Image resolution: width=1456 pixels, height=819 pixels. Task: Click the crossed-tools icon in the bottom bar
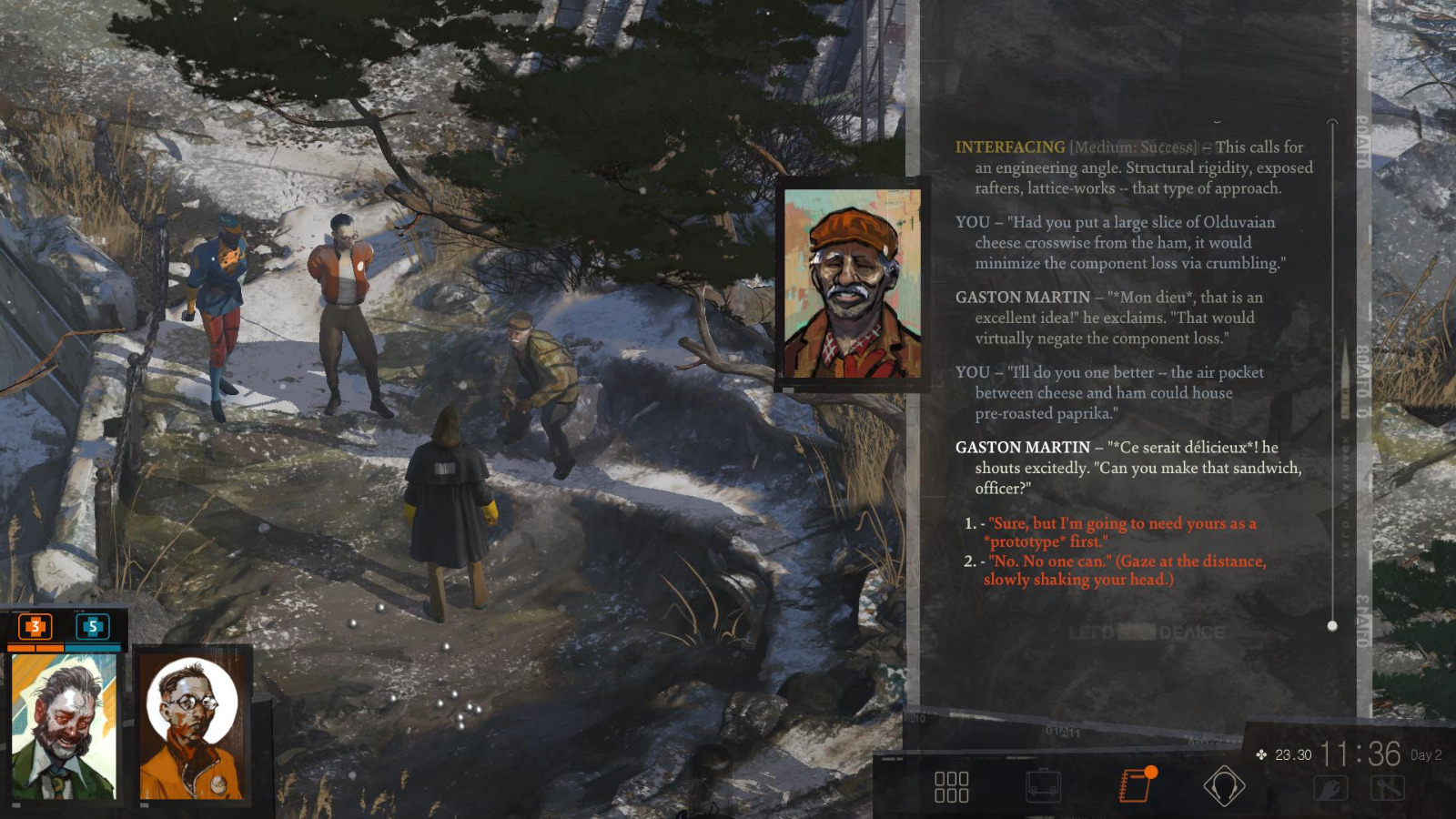pos(1390,786)
